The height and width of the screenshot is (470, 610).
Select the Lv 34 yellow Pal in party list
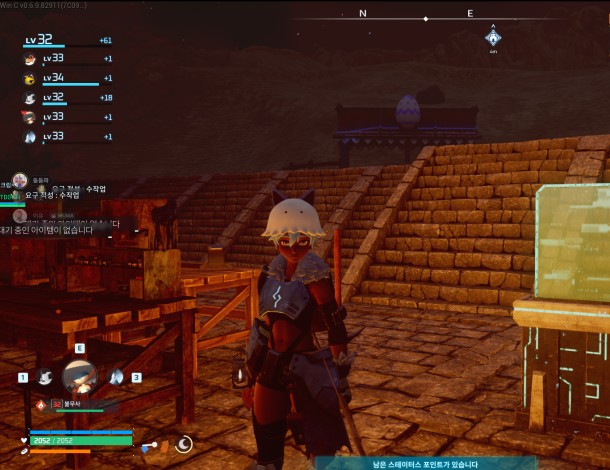(30, 78)
